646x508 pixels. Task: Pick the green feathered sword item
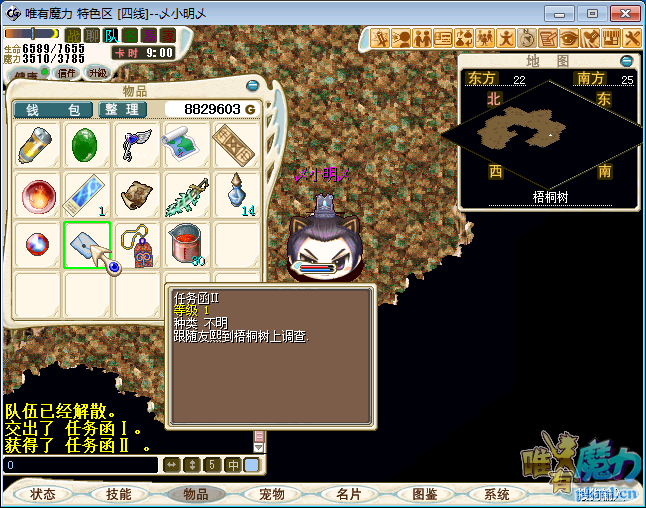[186, 195]
